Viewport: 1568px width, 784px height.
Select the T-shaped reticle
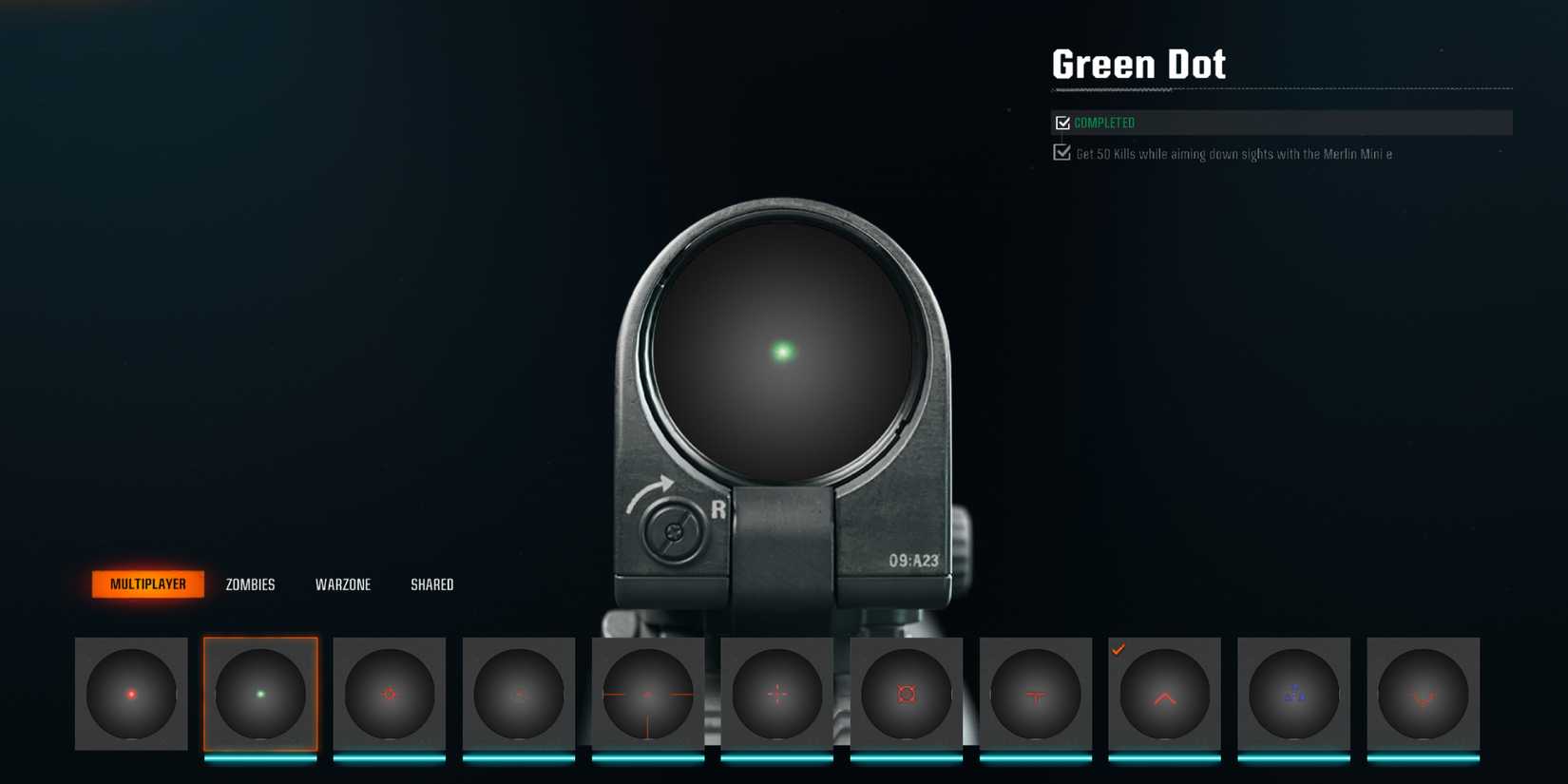click(1035, 695)
